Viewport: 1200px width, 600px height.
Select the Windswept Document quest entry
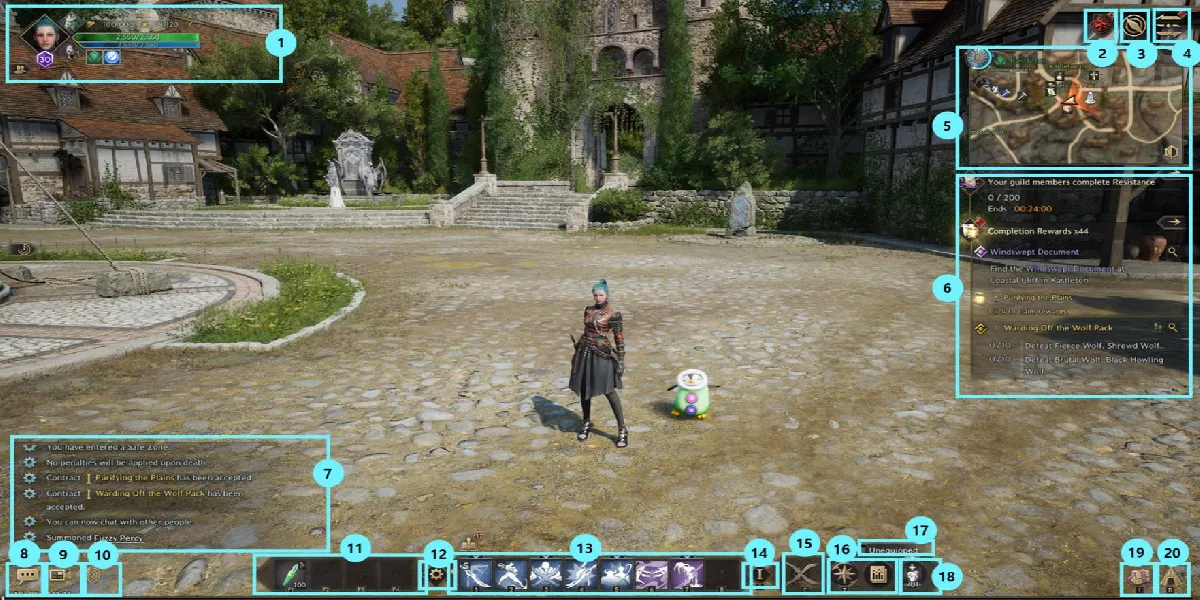point(1034,252)
